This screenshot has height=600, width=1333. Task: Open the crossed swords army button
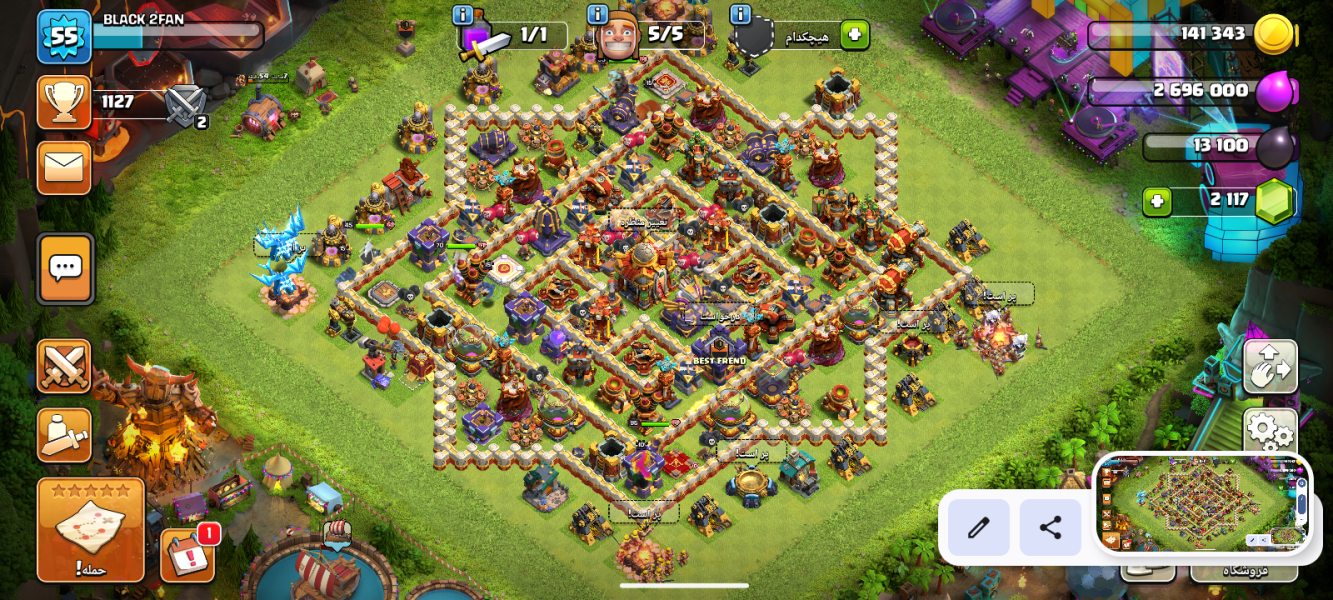coord(64,366)
